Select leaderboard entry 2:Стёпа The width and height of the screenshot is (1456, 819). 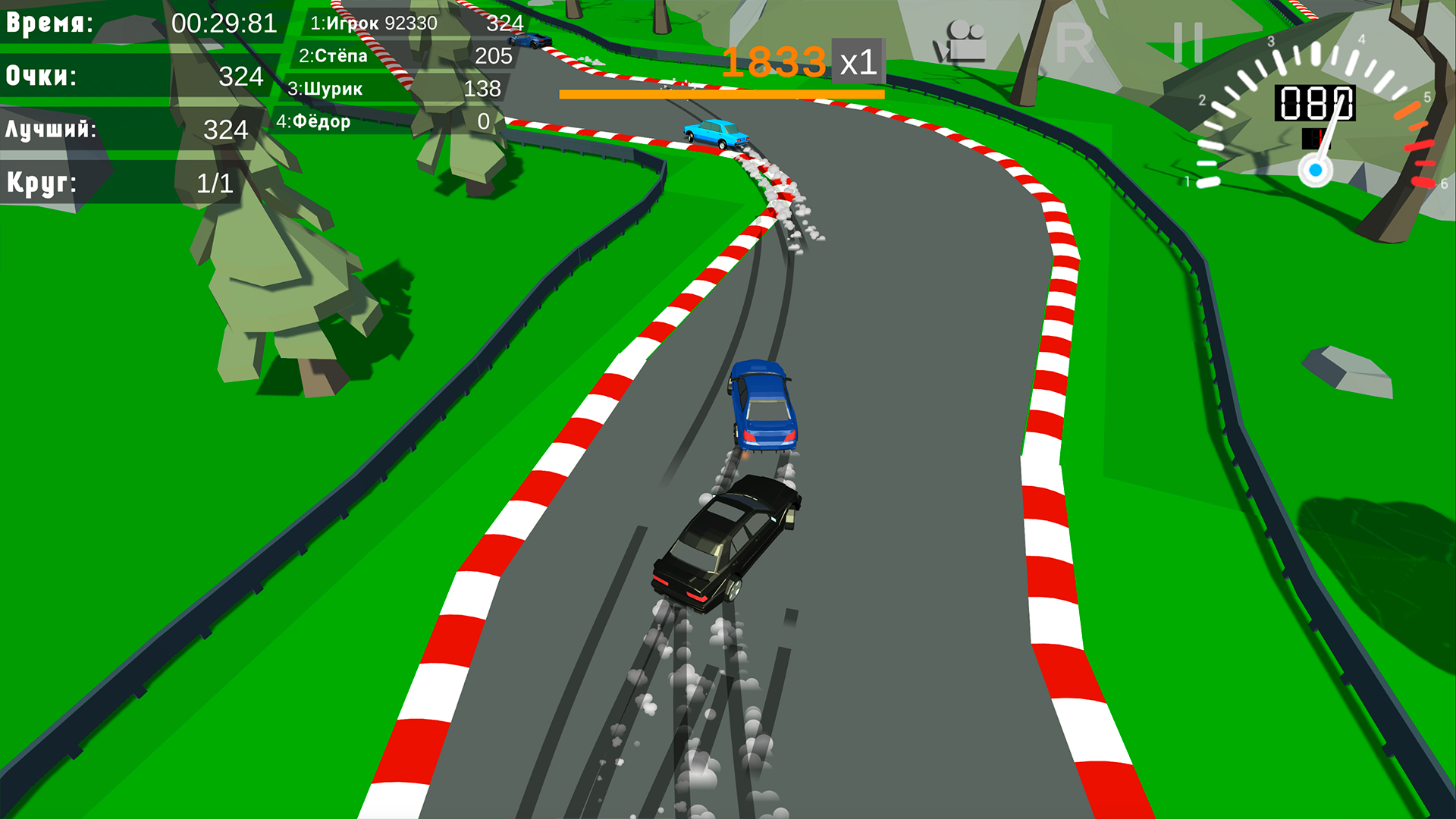click(x=402, y=55)
